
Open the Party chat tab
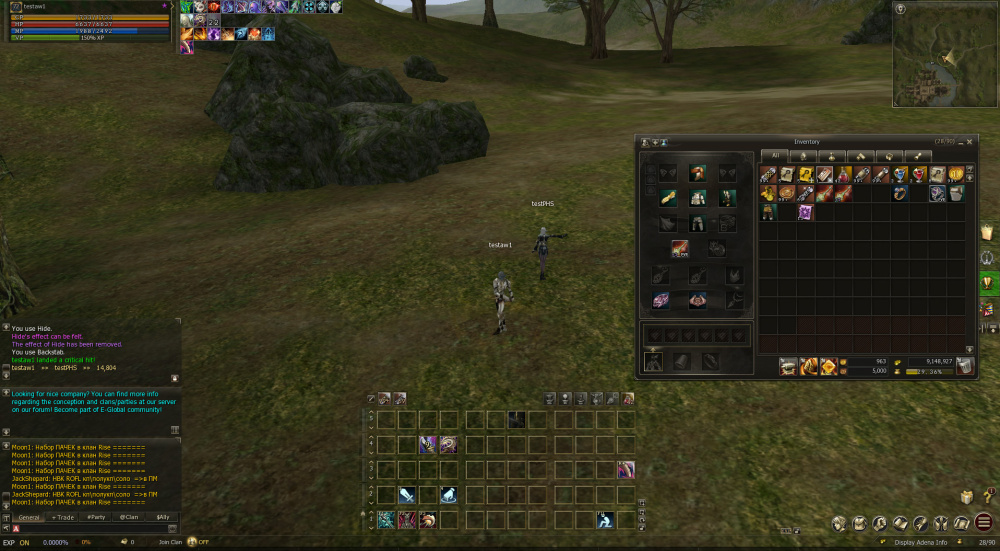tap(96, 517)
